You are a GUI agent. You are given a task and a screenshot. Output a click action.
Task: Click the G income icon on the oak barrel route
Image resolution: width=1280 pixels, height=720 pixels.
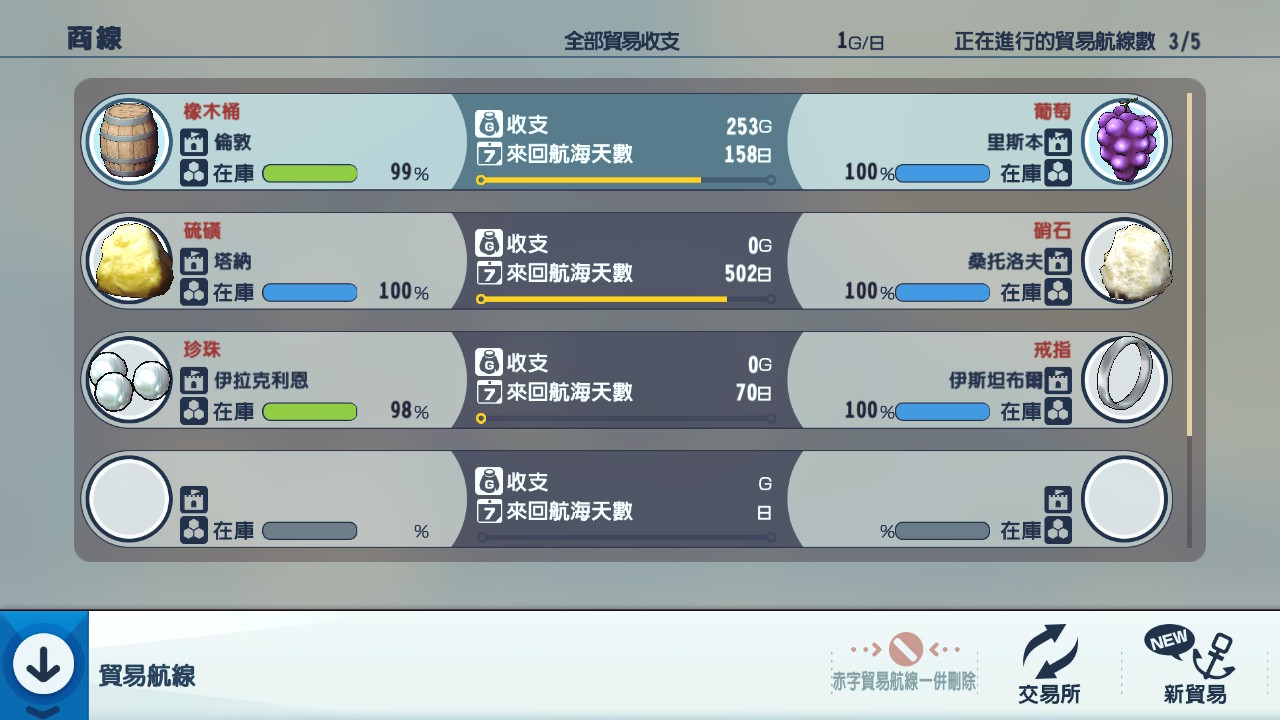[489, 124]
